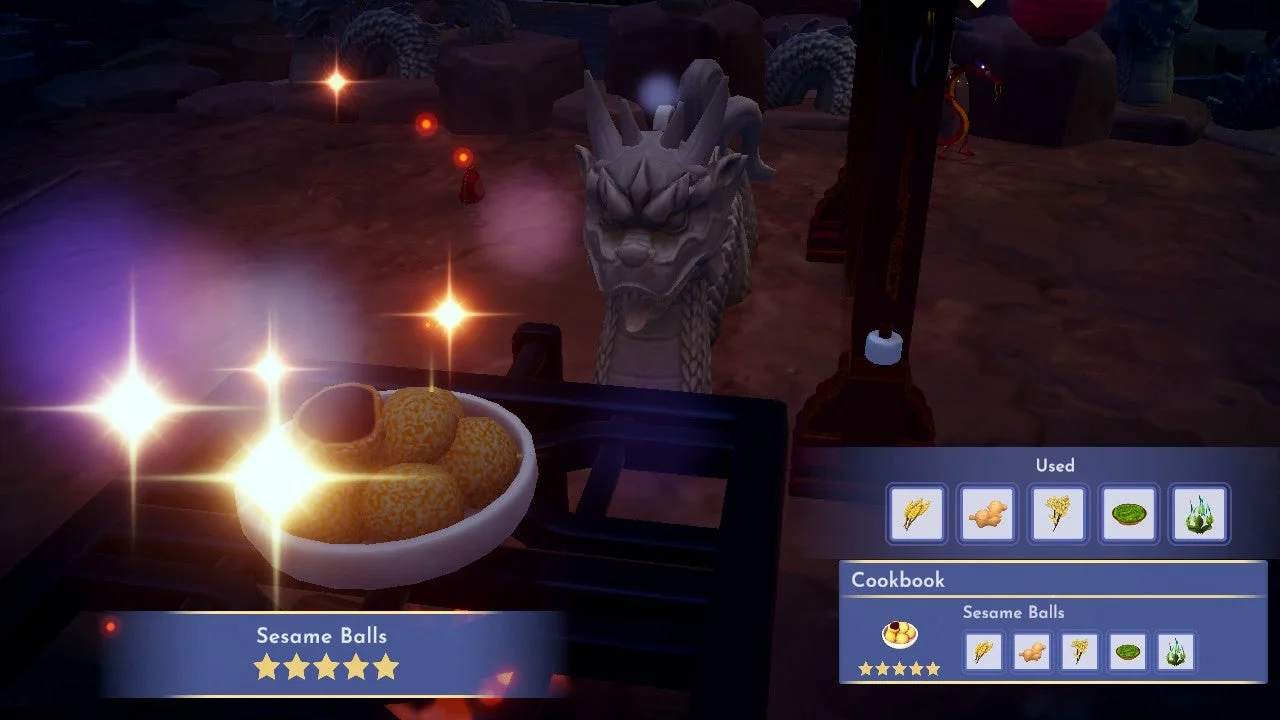
Task: Select the ginger ingredient in the Cookbook recipe
Action: click(1032, 651)
